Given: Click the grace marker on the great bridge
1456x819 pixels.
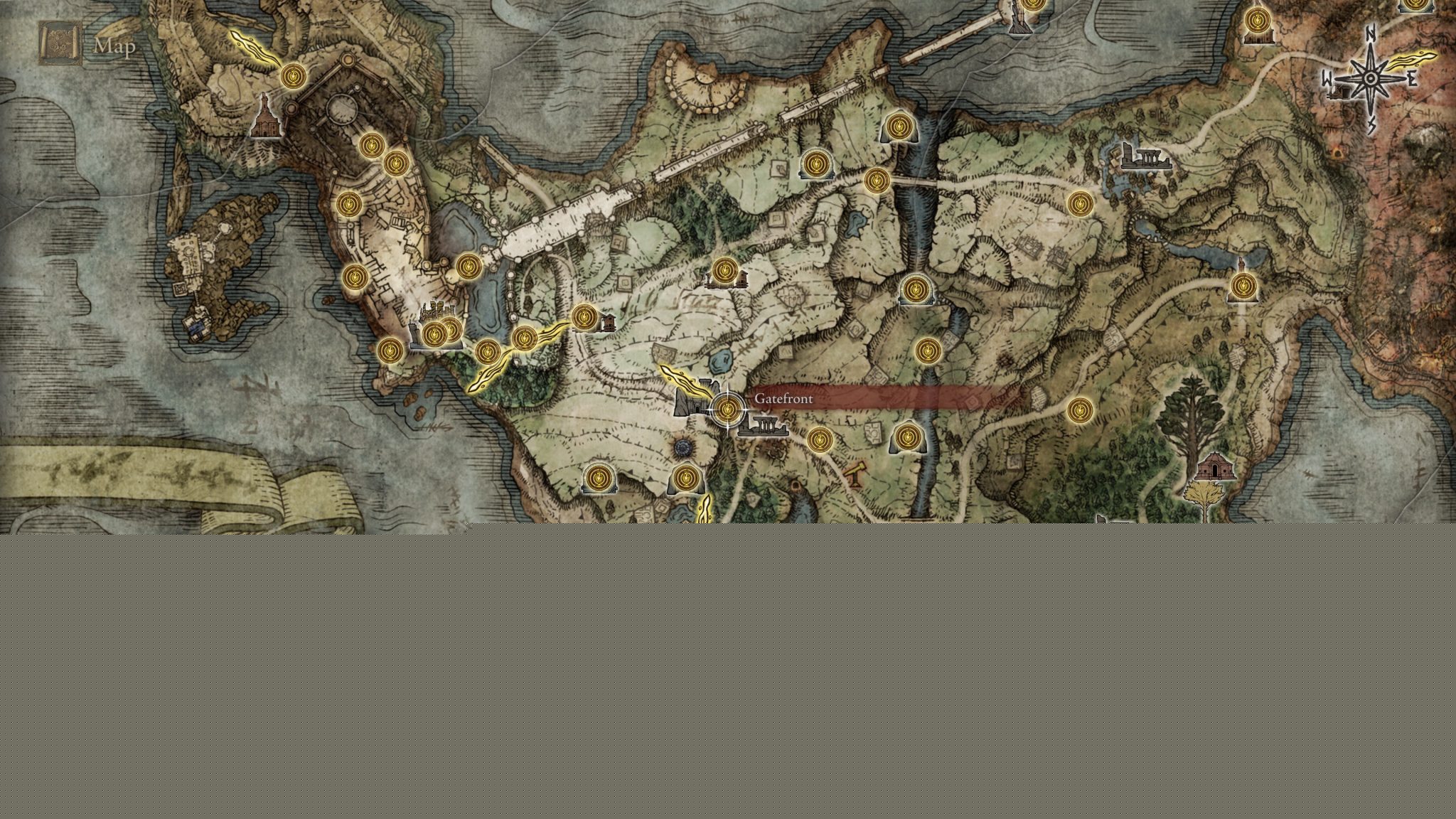Looking at the screenshot, I should pos(469,265).
